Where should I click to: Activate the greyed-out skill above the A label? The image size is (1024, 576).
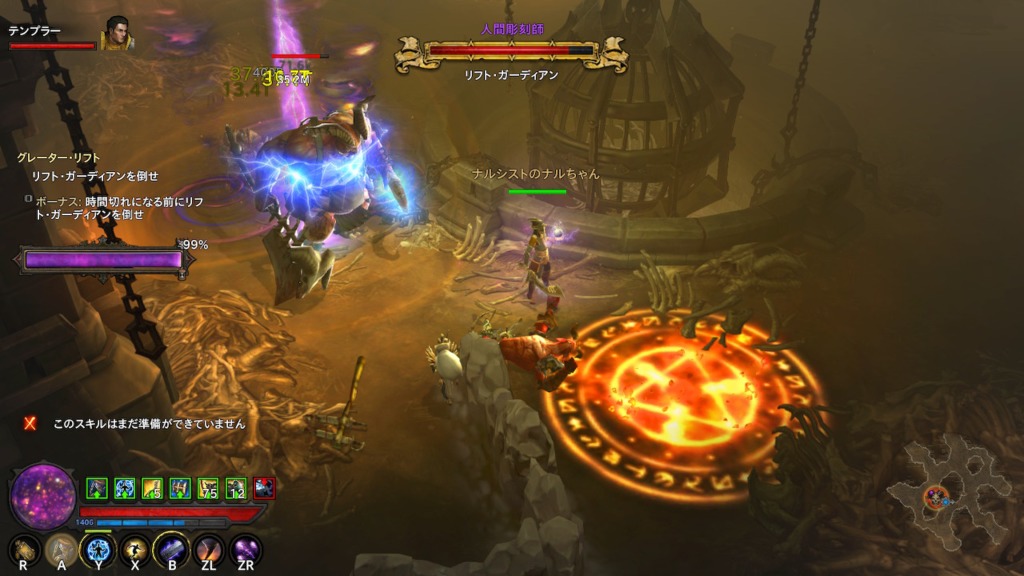pyautogui.click(x=62, y=550)
